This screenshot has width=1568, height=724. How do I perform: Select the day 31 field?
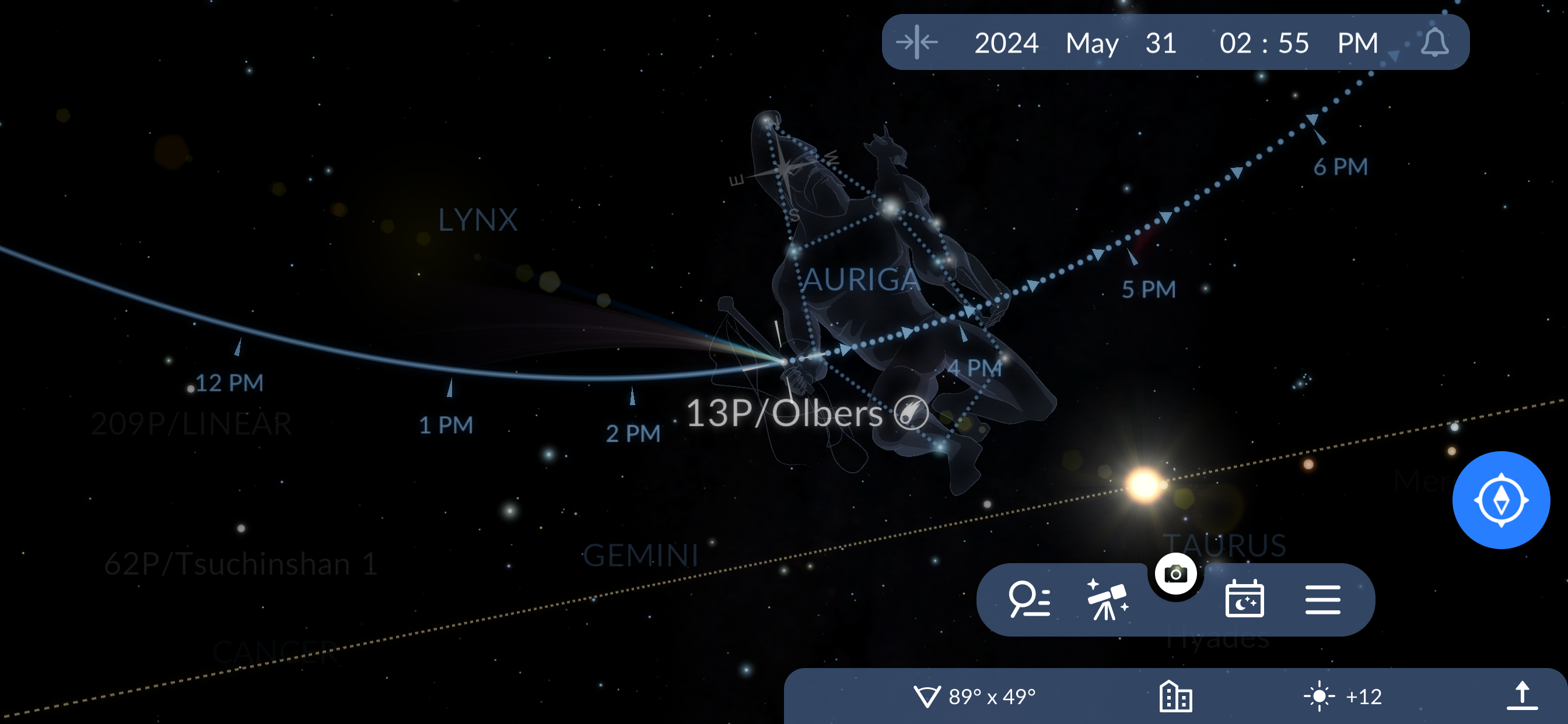[1160, 43]
